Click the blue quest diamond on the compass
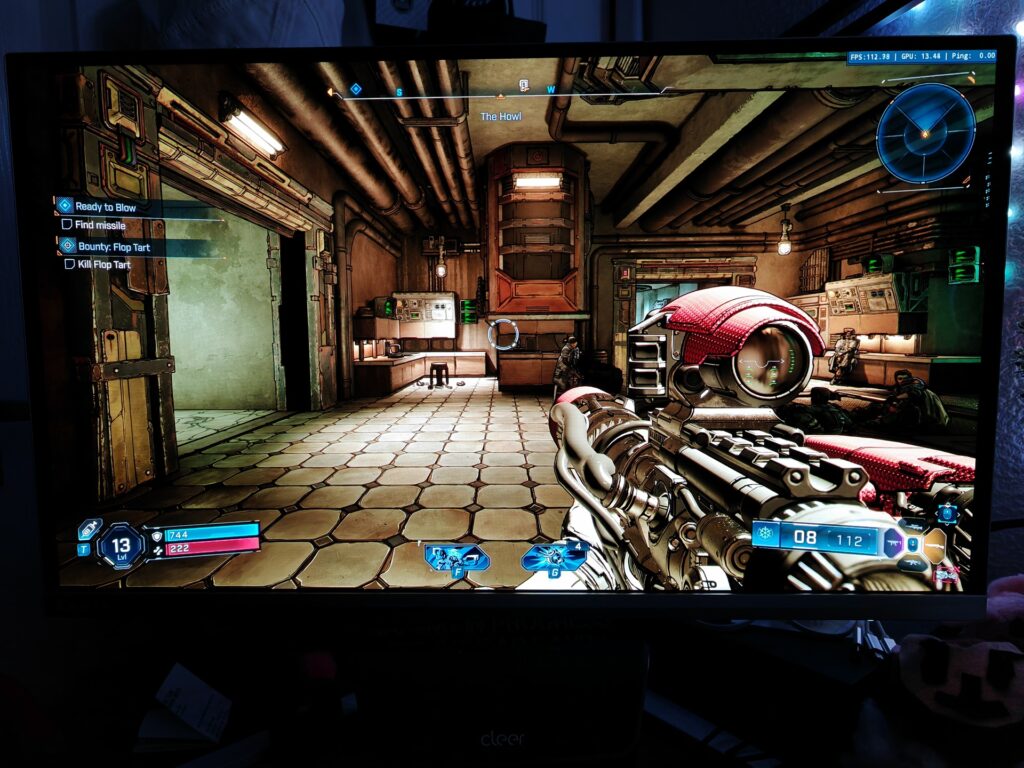 tap(355, 89)
